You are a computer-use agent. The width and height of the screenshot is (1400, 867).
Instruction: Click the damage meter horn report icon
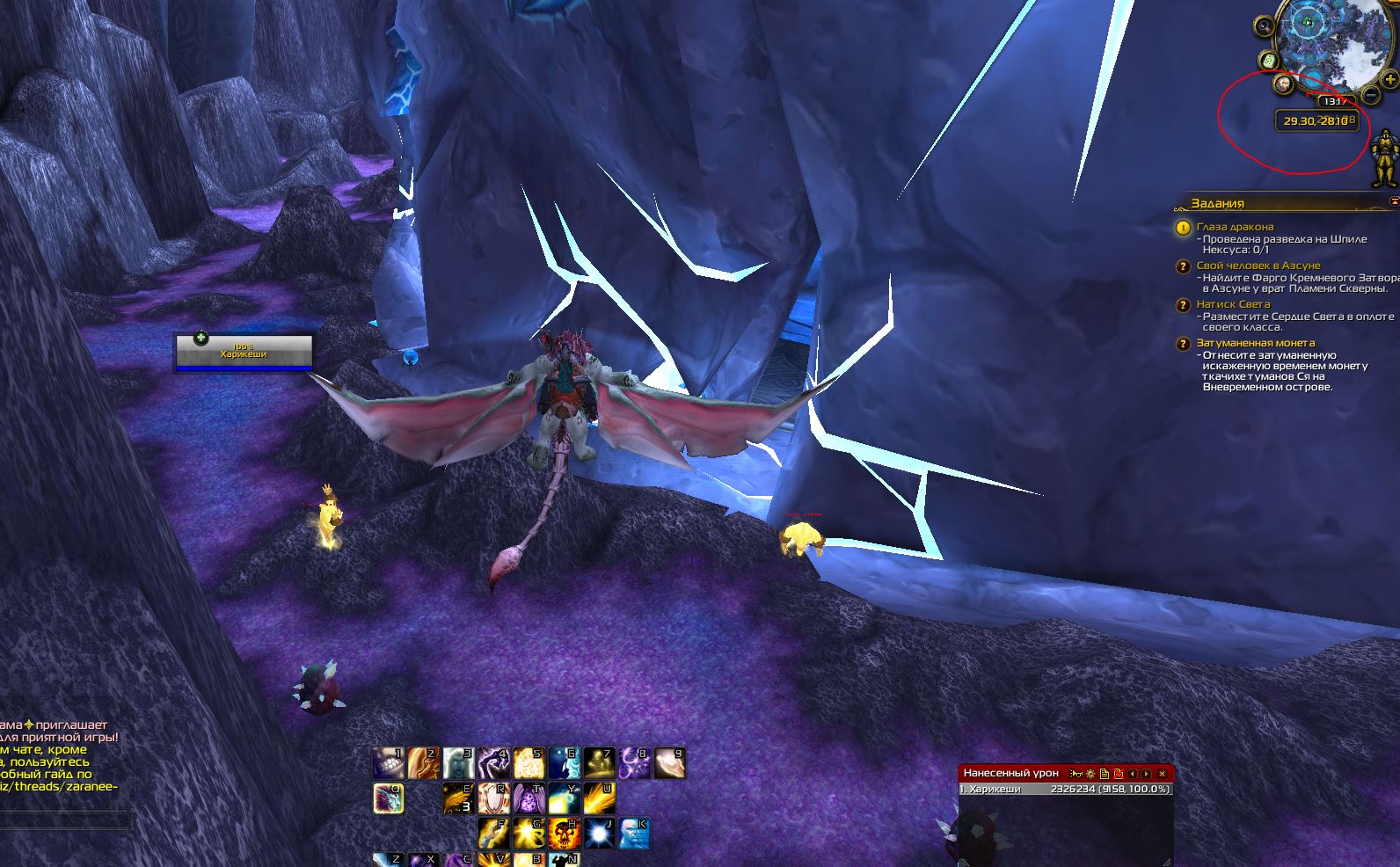tap(1076, 774)
